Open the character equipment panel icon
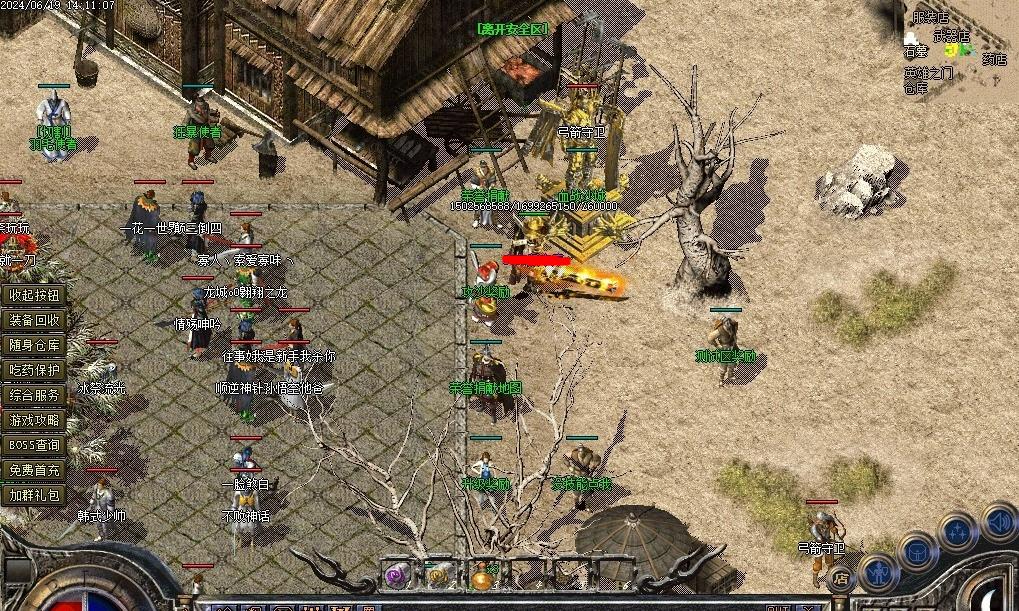This screenshot has height=611, width=1019. click(880, 571)
